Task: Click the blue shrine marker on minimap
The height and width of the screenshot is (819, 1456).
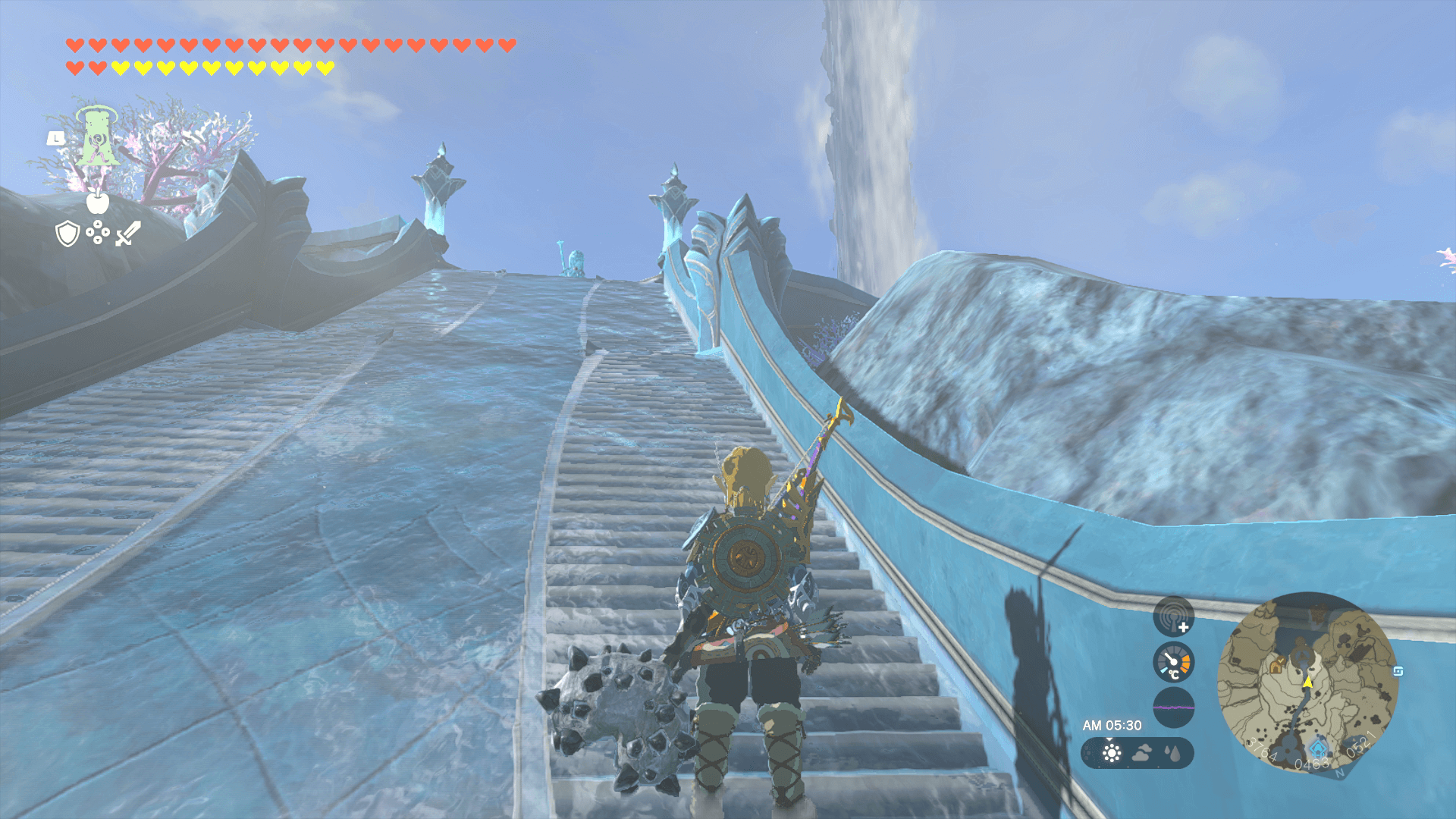Action: 1319,749
